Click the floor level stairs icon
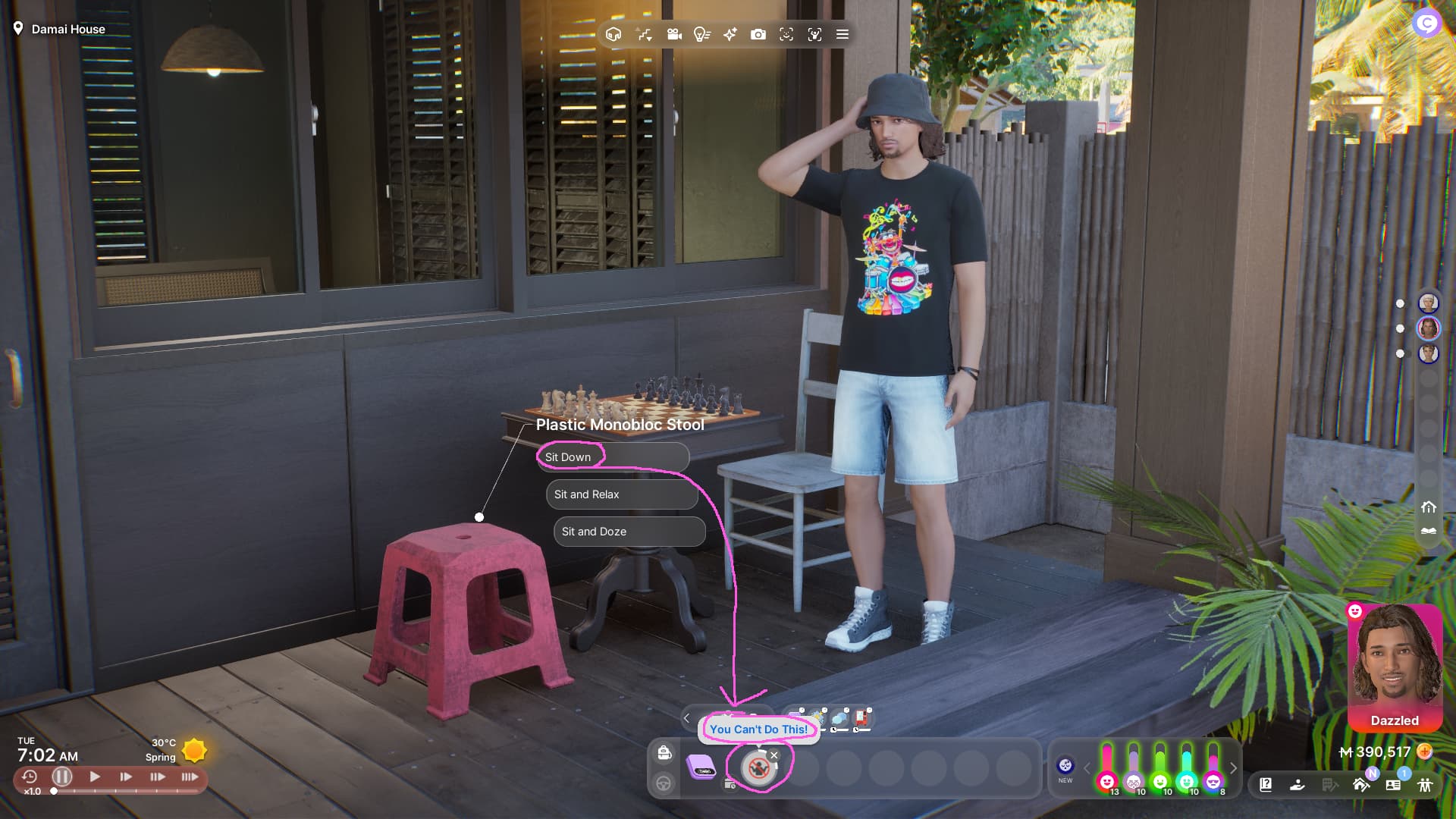The image size is (1456, 819). [x=1429, y=531]
